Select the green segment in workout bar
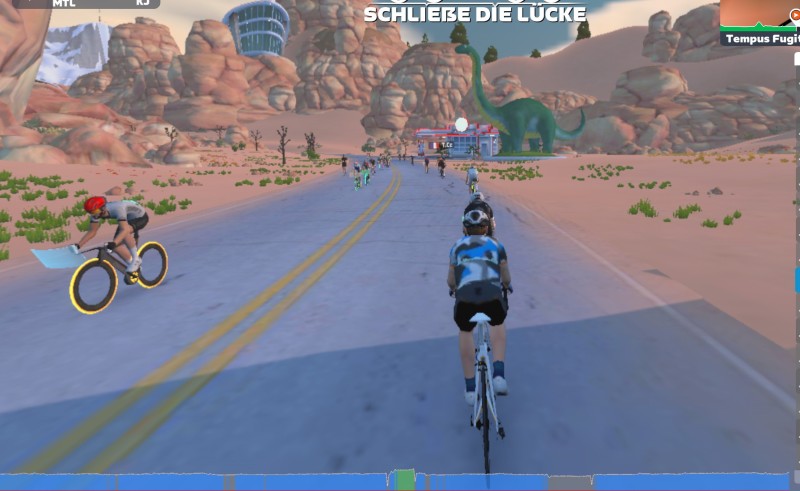Image resolution: width=800 pixels, height=491 pixels. tap(404, 481)
